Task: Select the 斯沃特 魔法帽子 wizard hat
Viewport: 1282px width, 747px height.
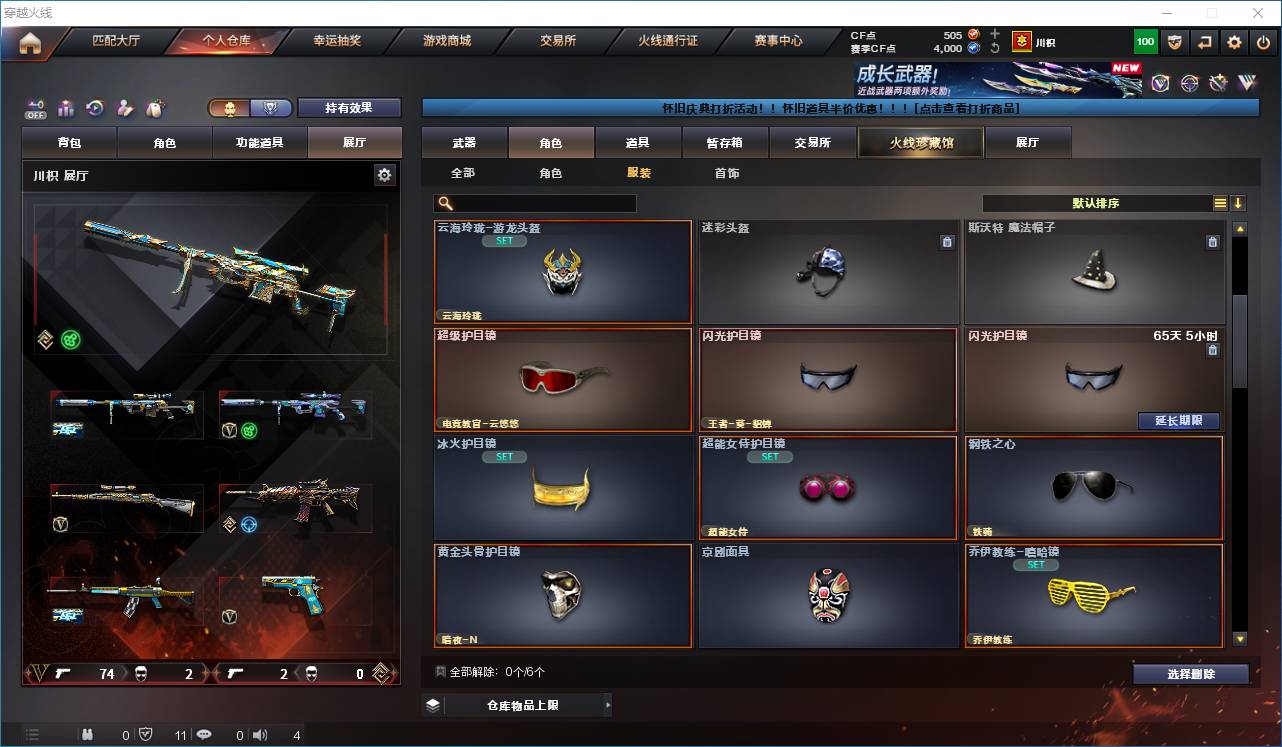Action: (x=1094, y=271)
